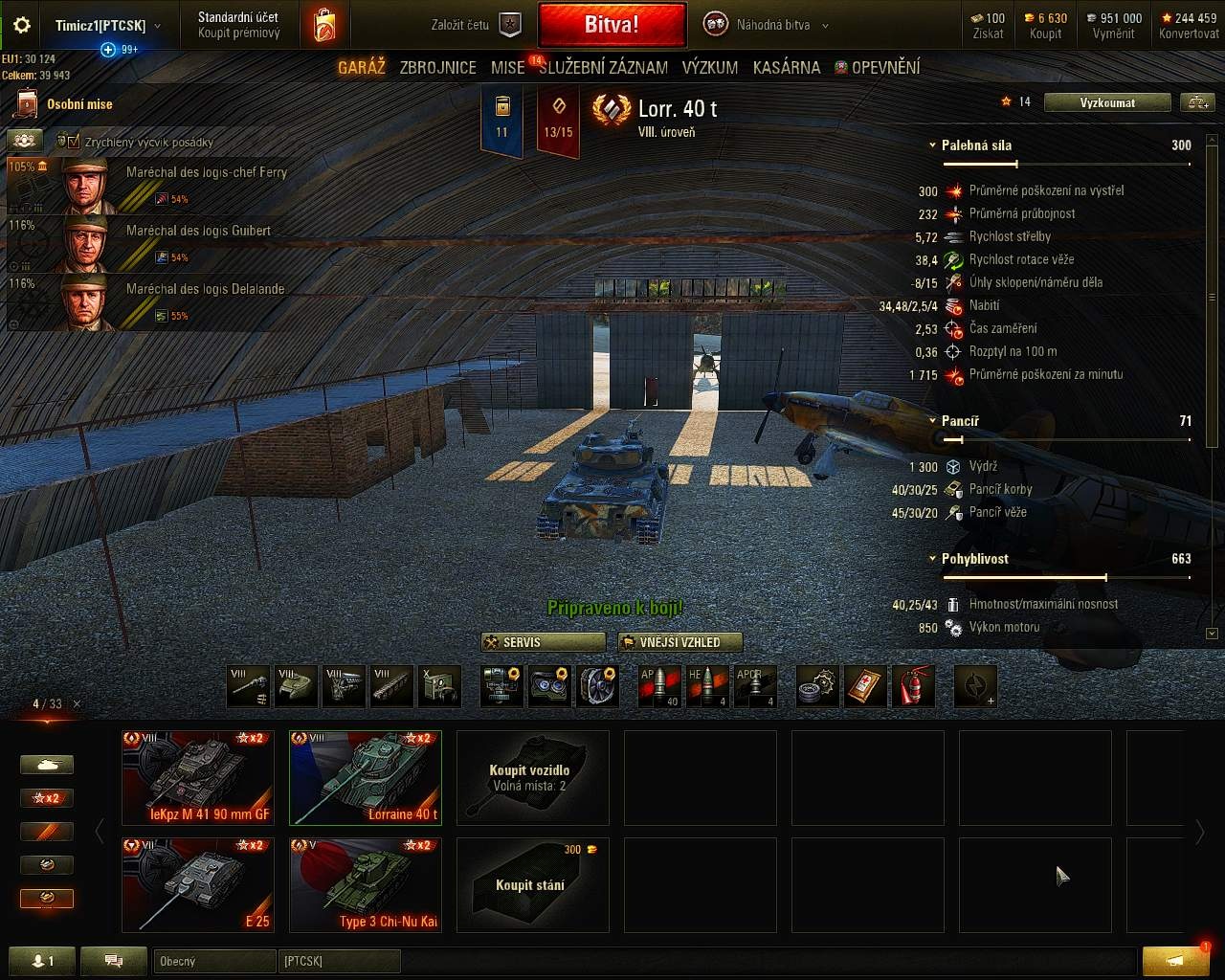Click Koupit vozidlo to buy a vehicle
Screen dimensions: 1225x980
point(532,777)
